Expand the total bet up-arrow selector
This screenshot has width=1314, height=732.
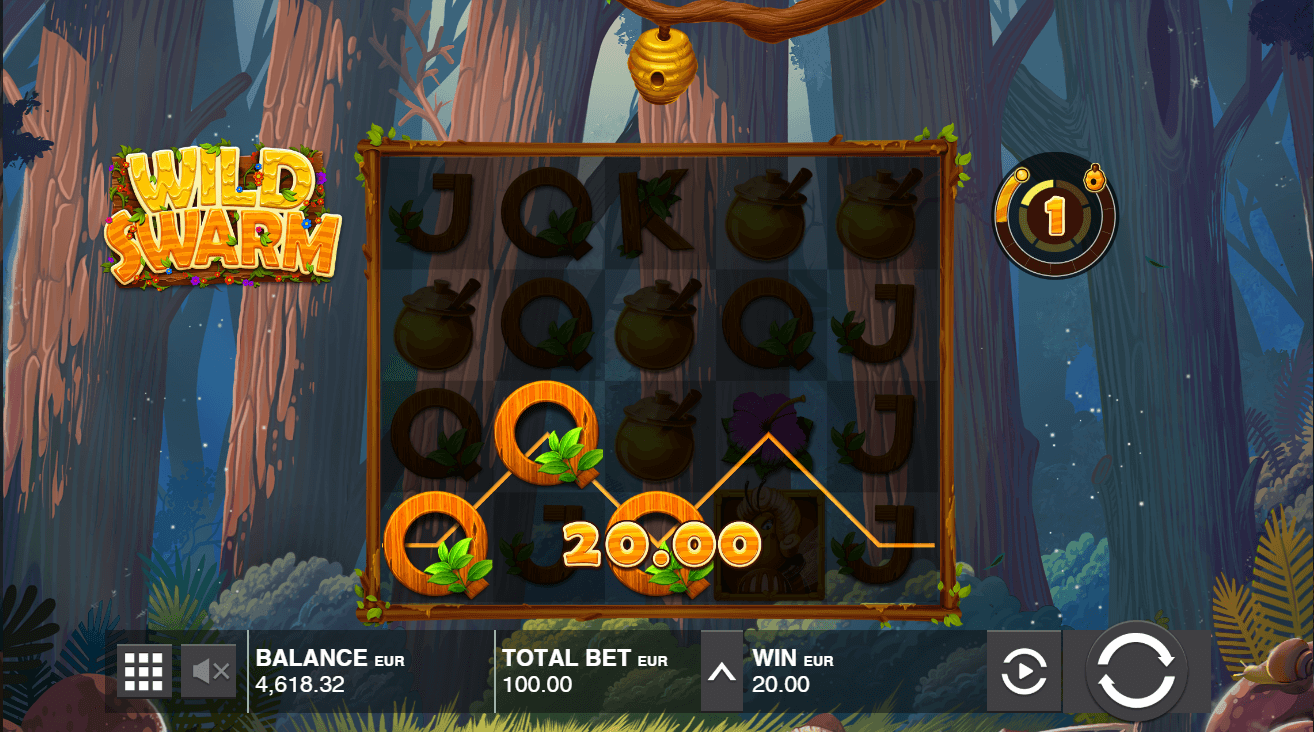[x=721, y=671]
